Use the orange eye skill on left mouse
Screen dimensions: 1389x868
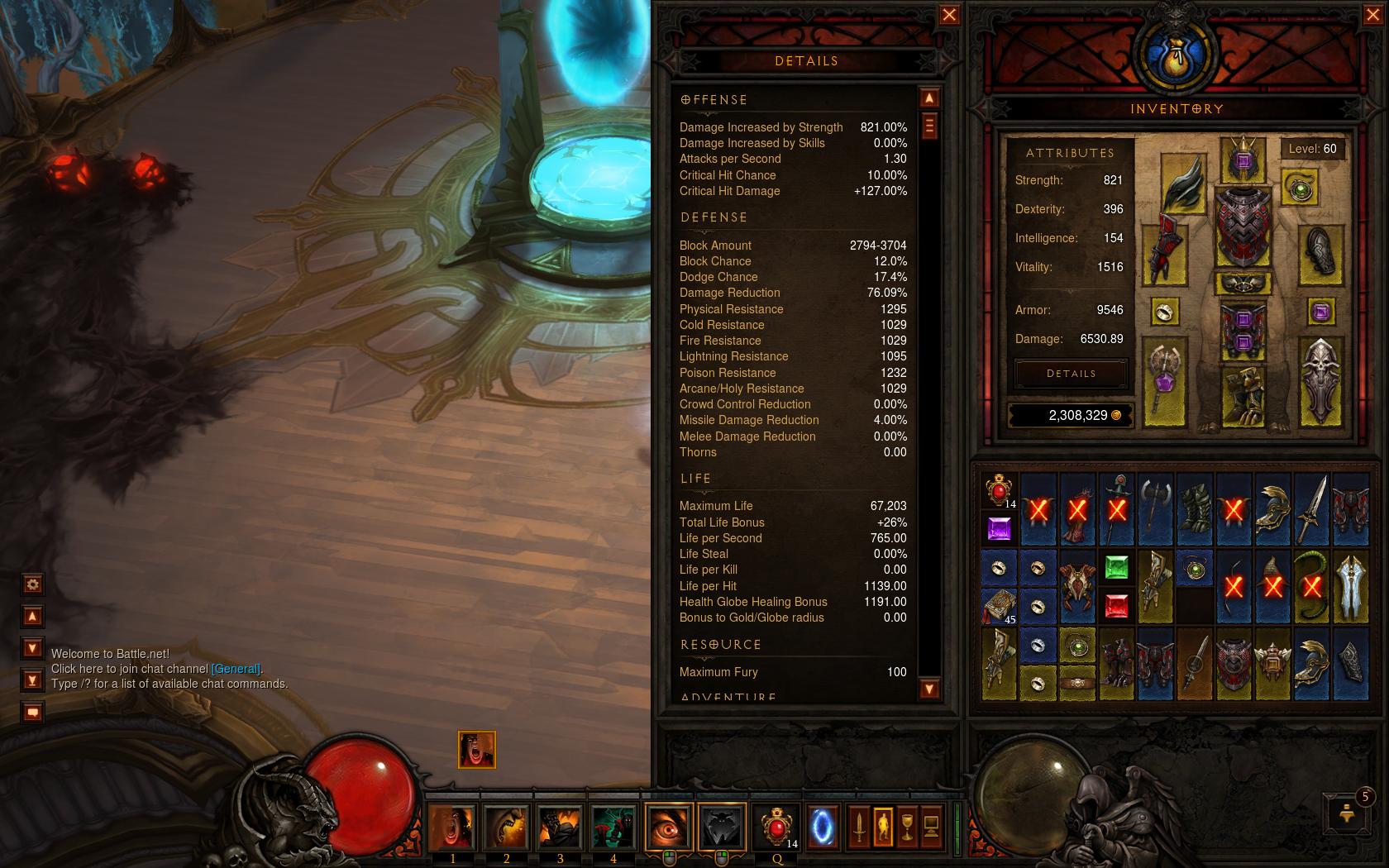coord(668,827)
